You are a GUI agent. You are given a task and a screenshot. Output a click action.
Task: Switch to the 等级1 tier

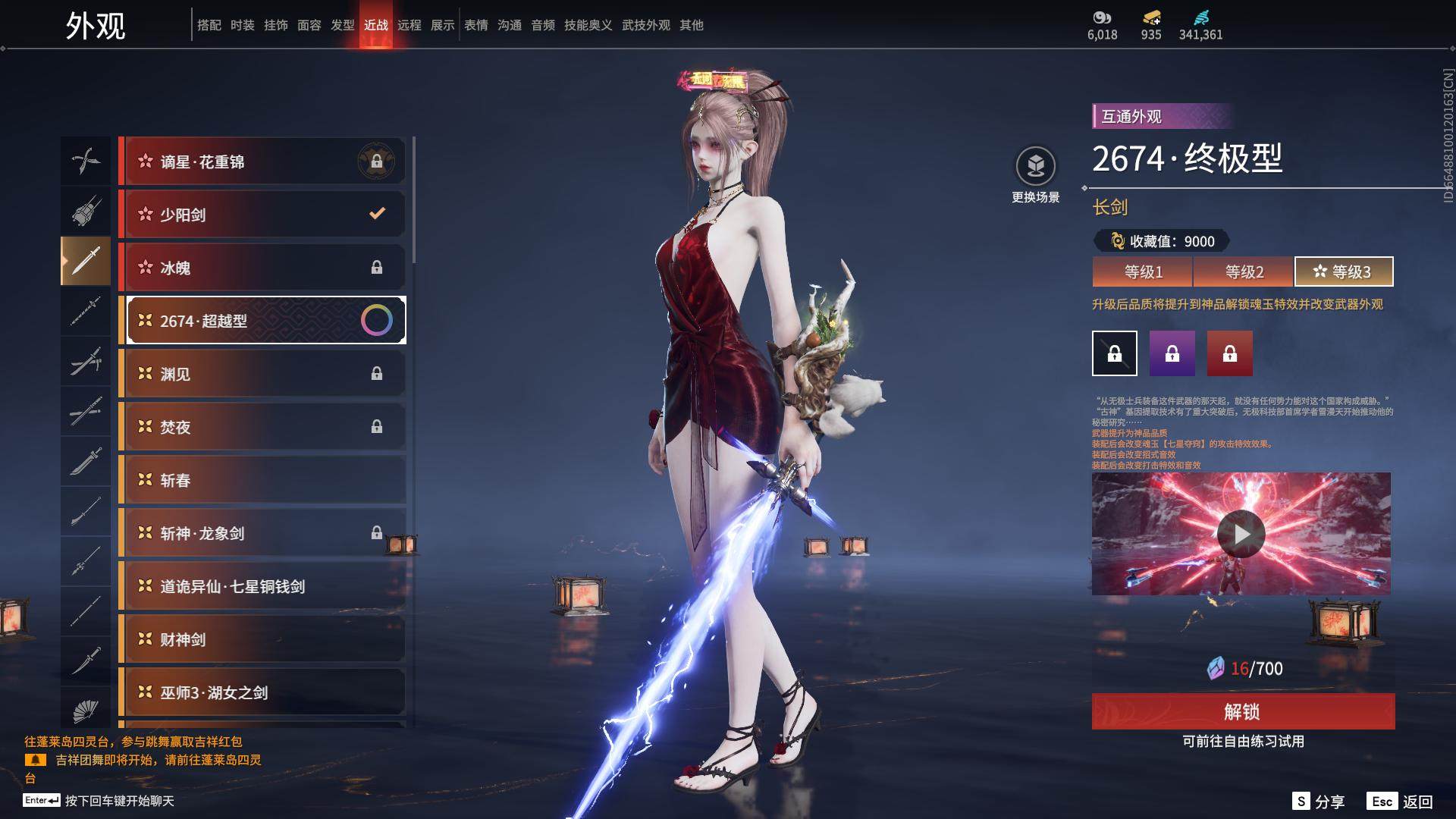[1143, 271]
